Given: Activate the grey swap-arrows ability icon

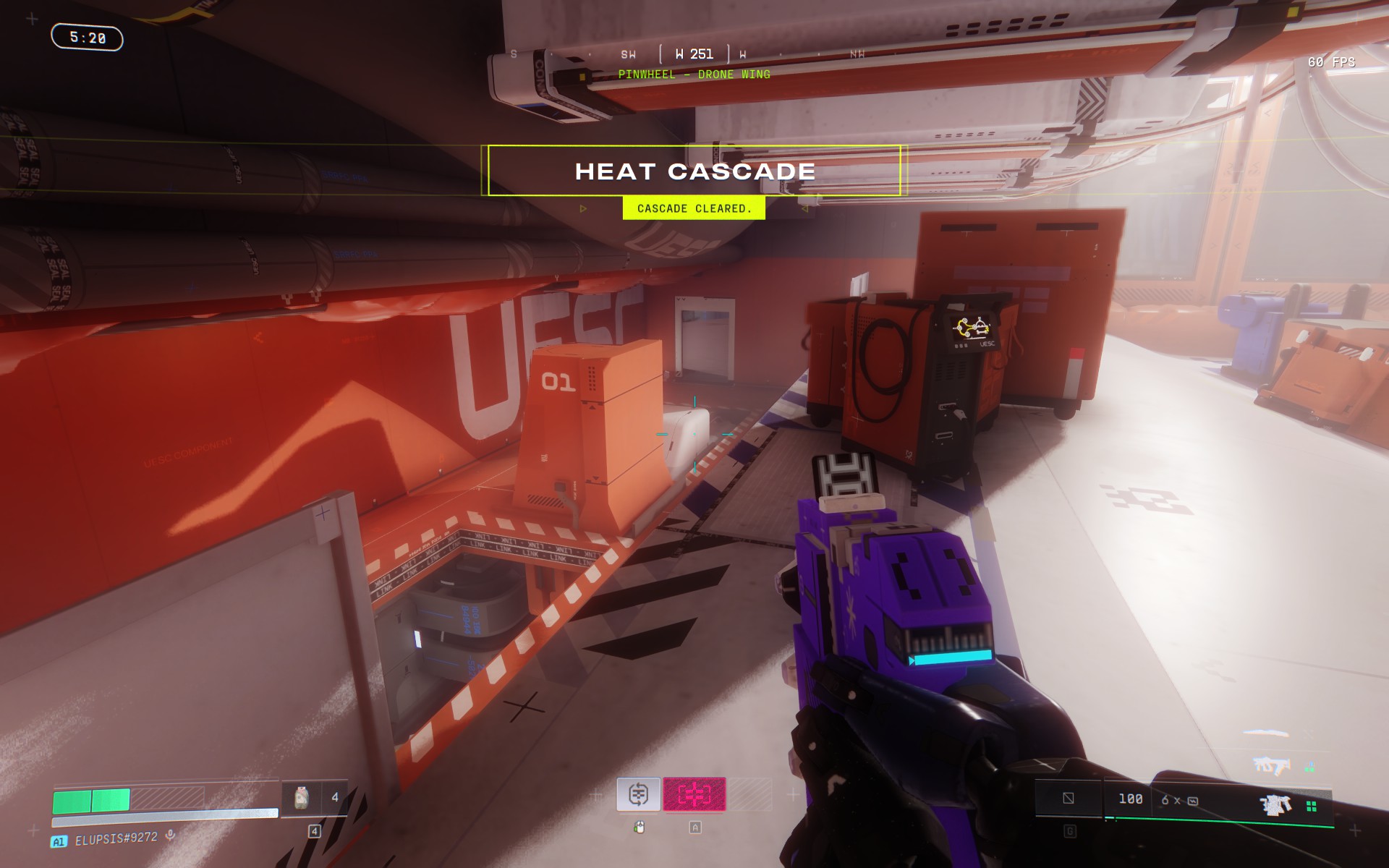Looking at the screenshot, I should pyautogui.click(x=638, y=794).
